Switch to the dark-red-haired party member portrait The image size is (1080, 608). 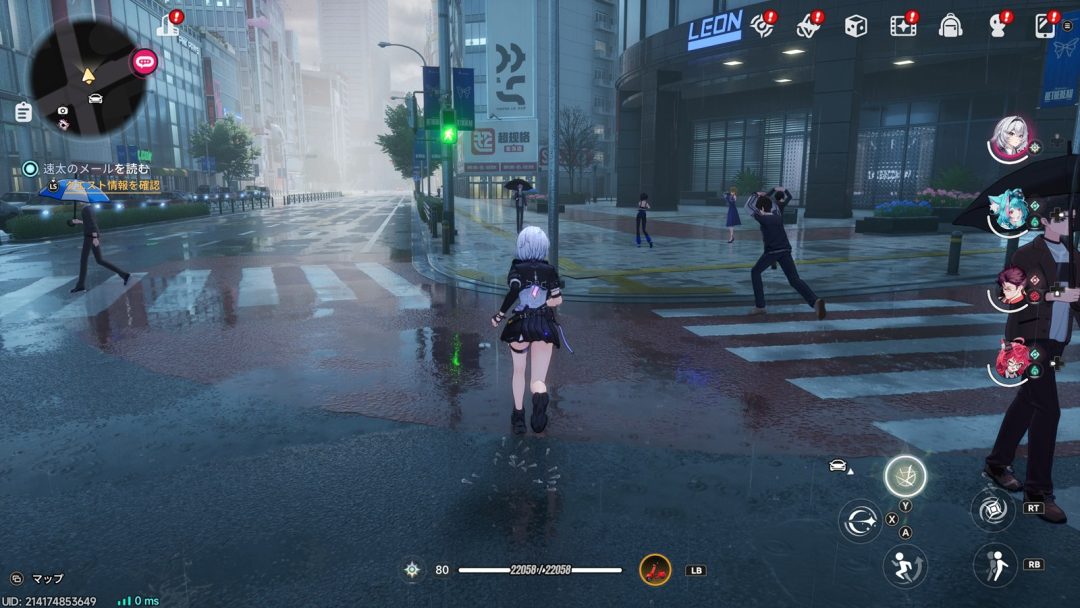point(1011,286)
